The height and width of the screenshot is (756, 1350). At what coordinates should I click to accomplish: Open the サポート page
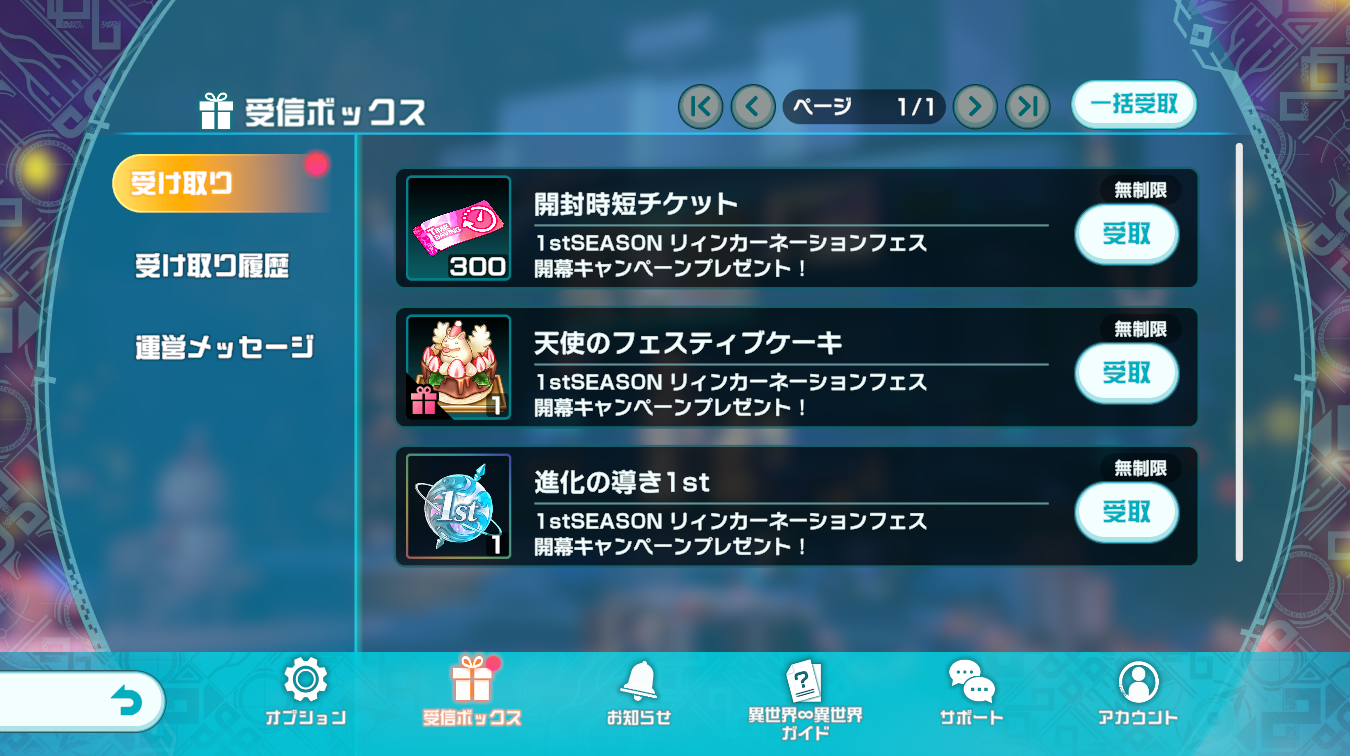click(x=971, y=691)
